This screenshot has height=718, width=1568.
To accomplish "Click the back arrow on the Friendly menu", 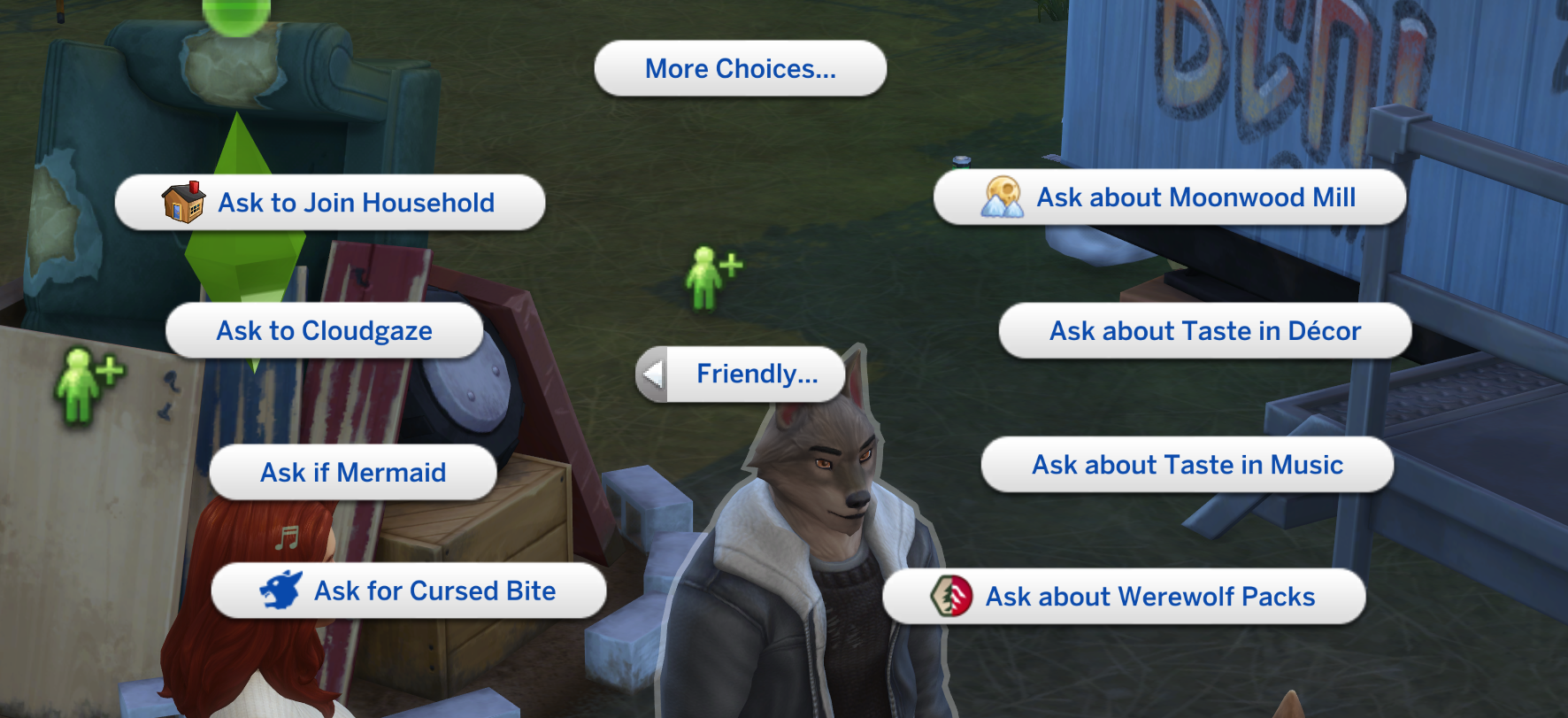I will [x=653, y=374].
